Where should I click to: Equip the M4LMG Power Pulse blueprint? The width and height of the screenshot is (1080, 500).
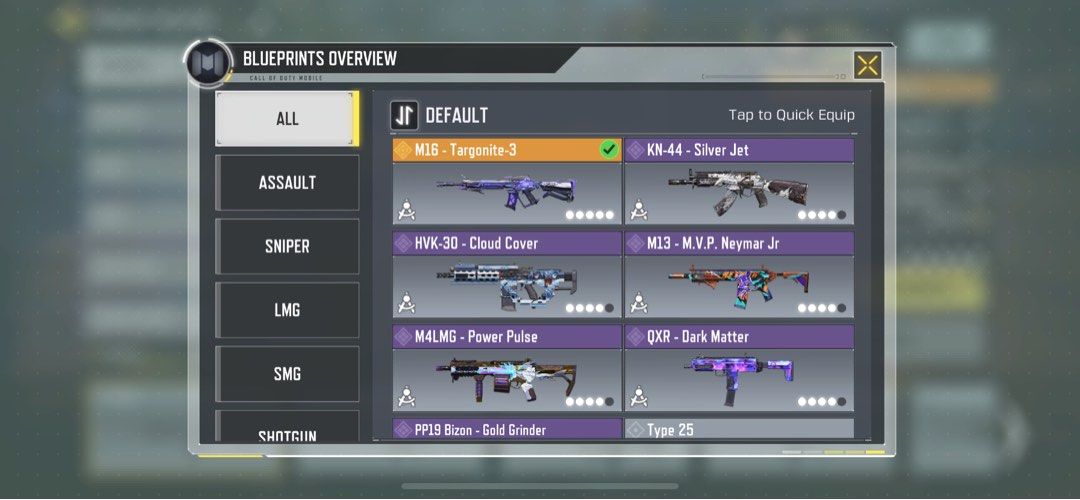tap(507, 369)
